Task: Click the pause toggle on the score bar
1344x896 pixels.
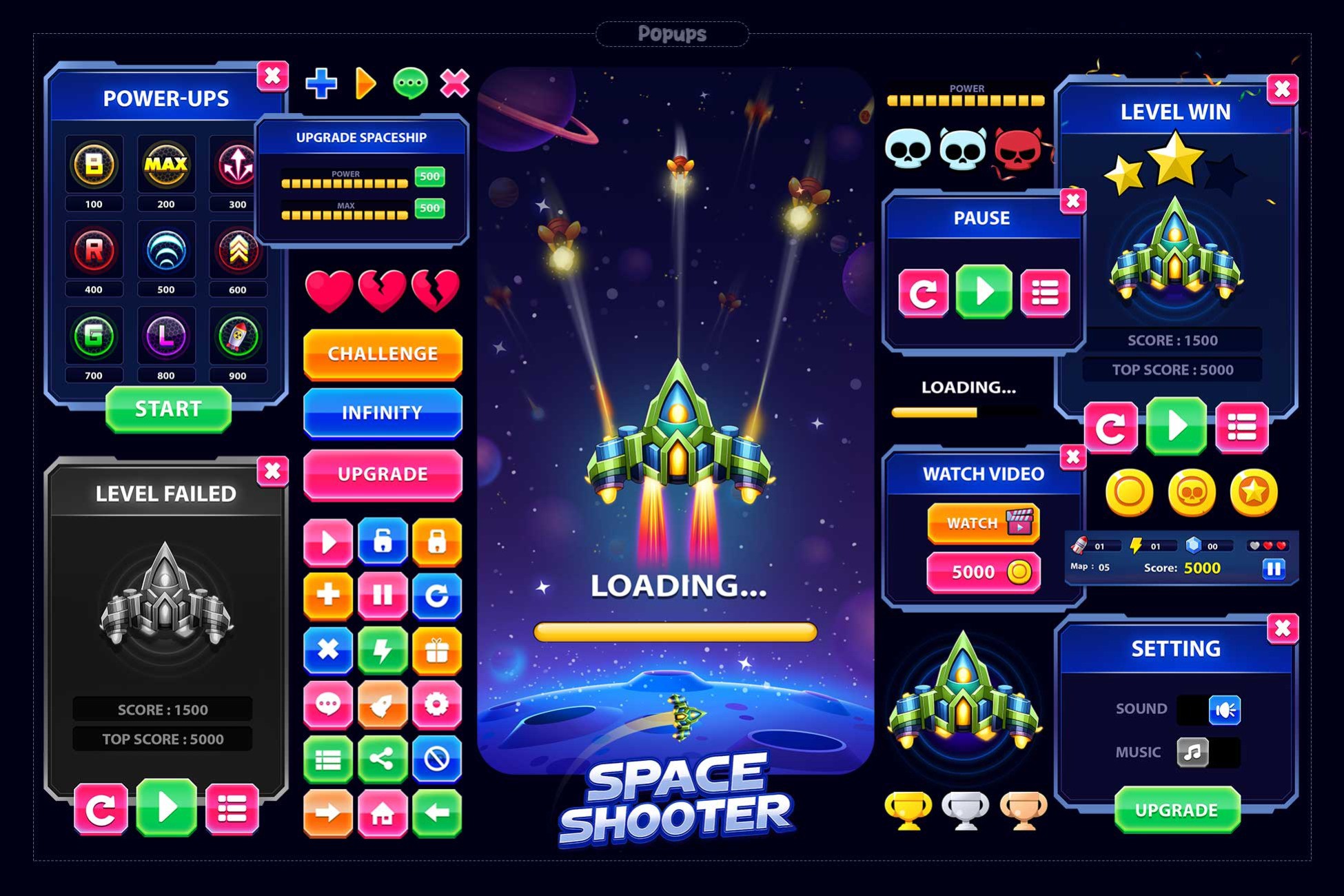Action: (x=1275, y=567)
